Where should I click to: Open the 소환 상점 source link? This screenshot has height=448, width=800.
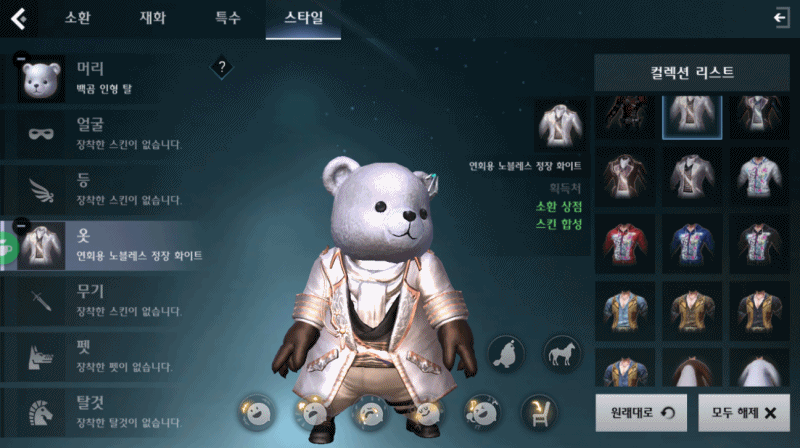point(558,206)
